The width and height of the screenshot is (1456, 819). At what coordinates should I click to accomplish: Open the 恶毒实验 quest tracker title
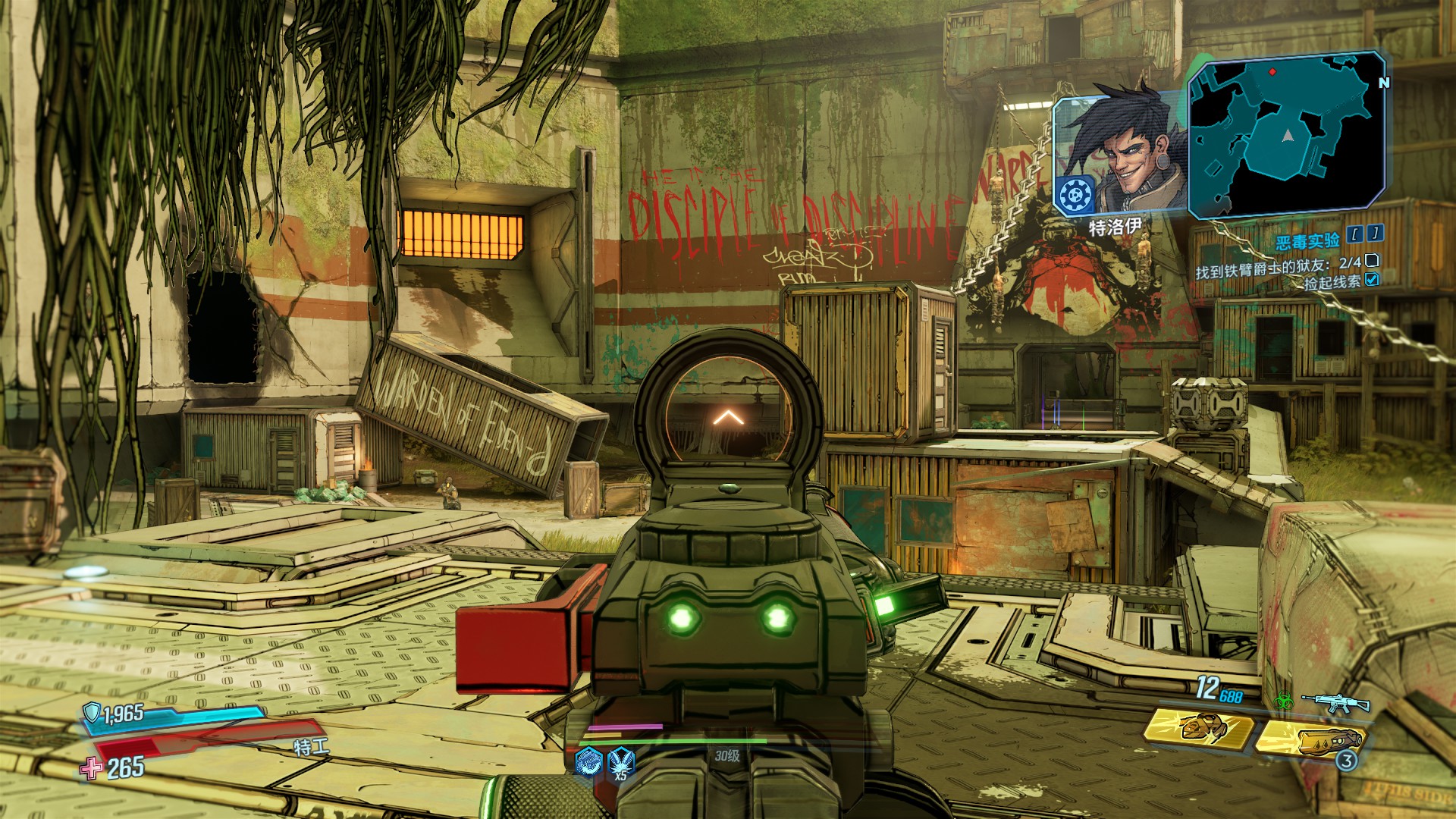coord(1307,241)
